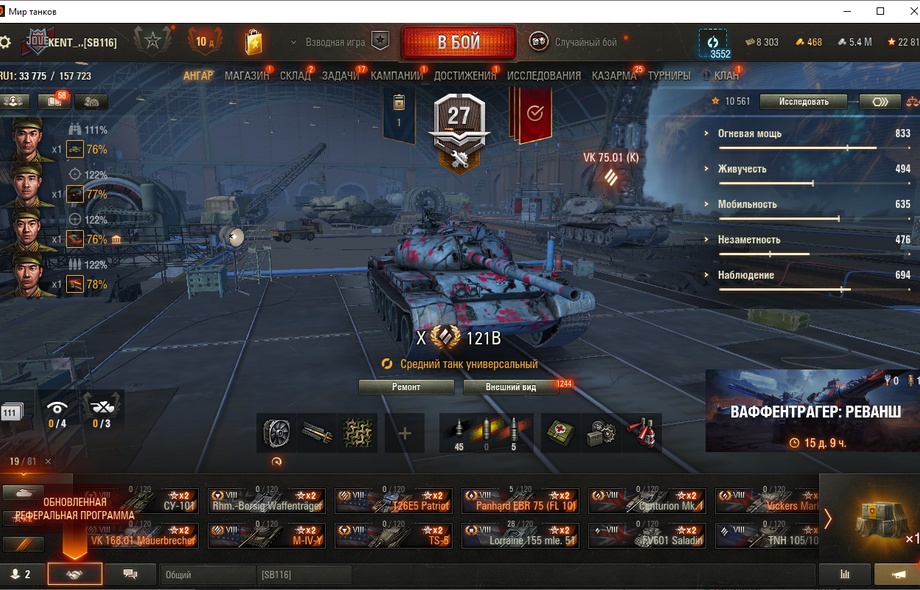Close the Мир танков window
Image resolution: width=920 pixels, height=590 pixels.
pos(905,11)
